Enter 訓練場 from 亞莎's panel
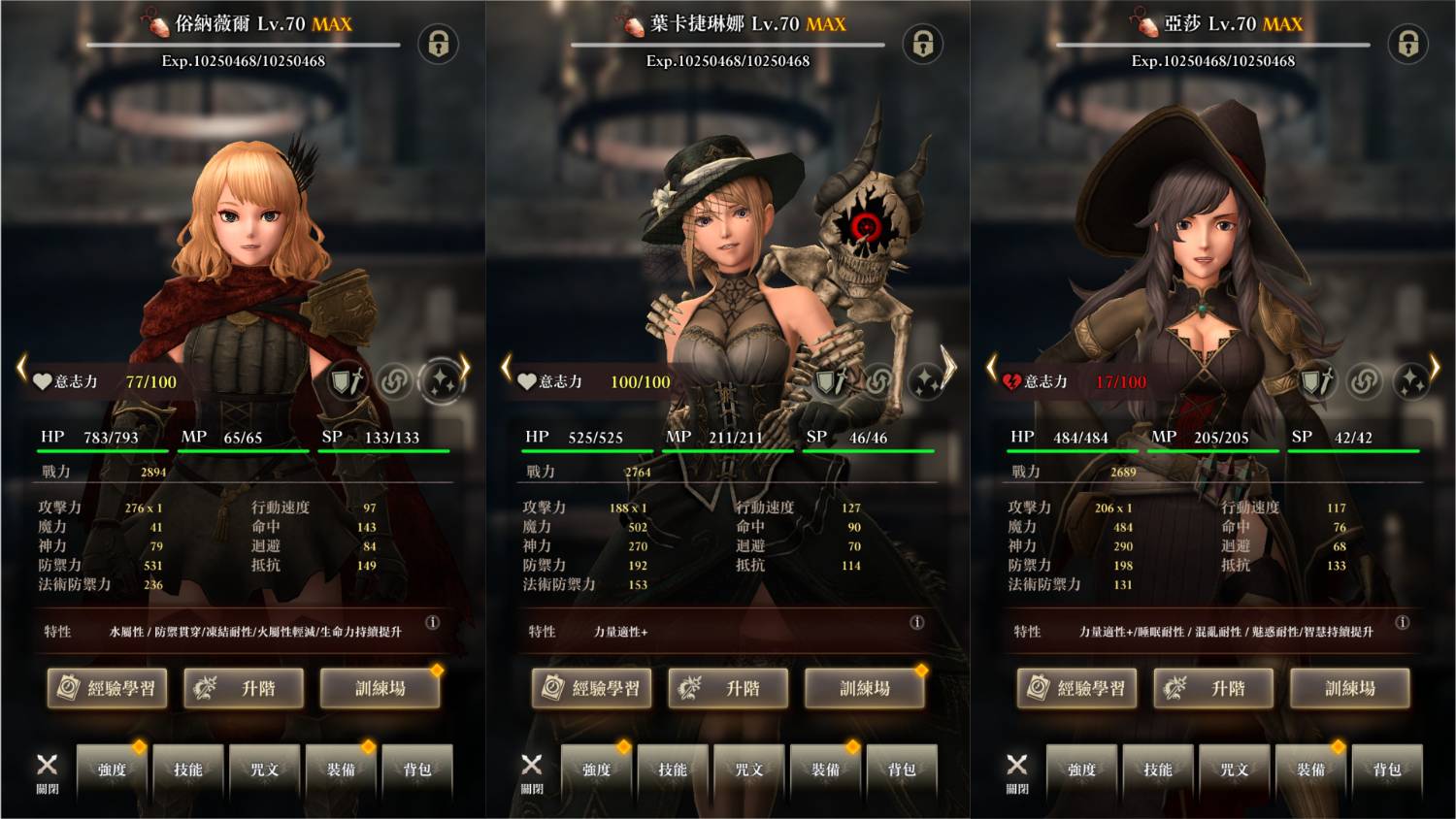 pyautogui.click(x=1350, y=688)
